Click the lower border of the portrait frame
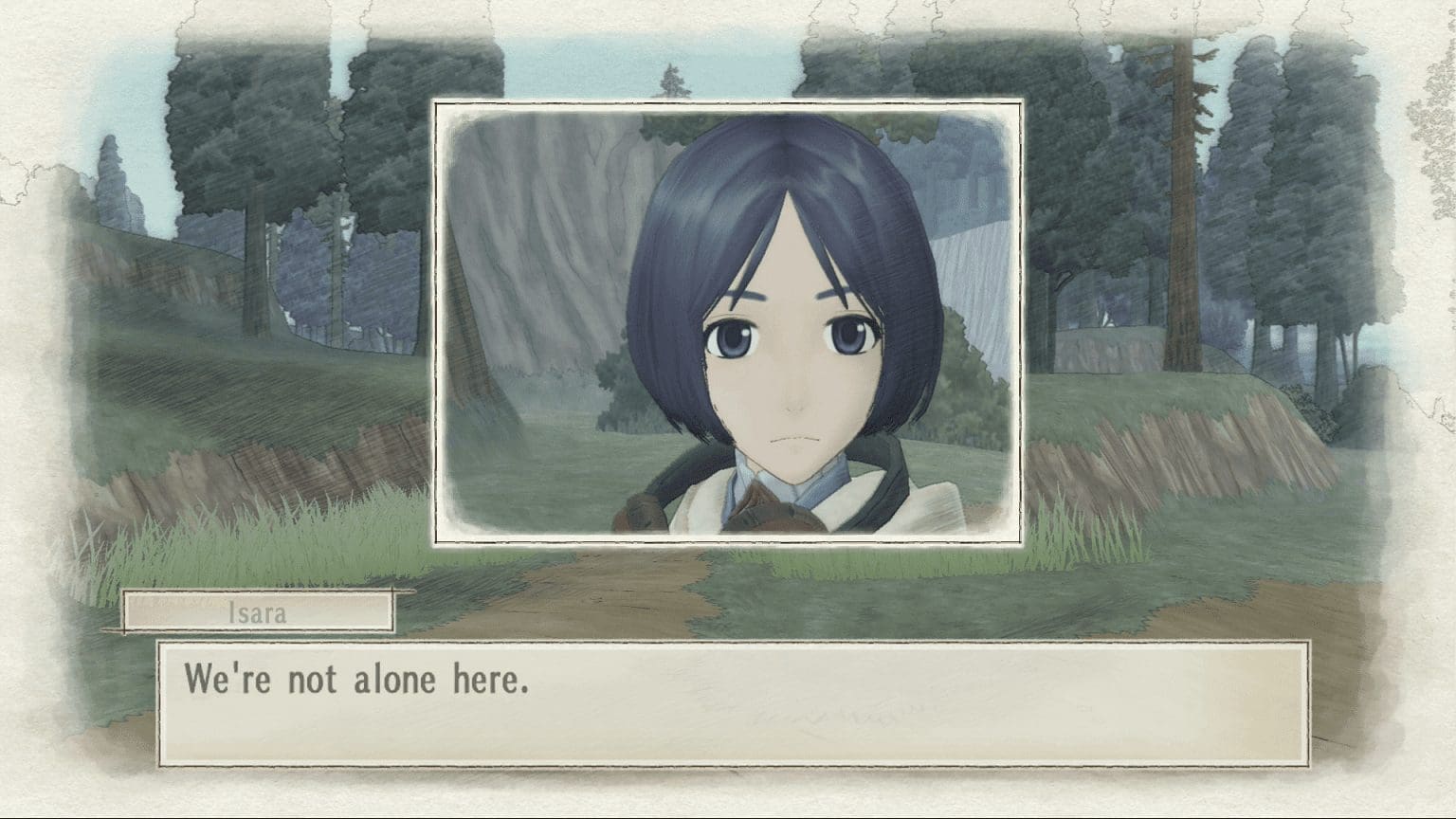 coord(730,543)
